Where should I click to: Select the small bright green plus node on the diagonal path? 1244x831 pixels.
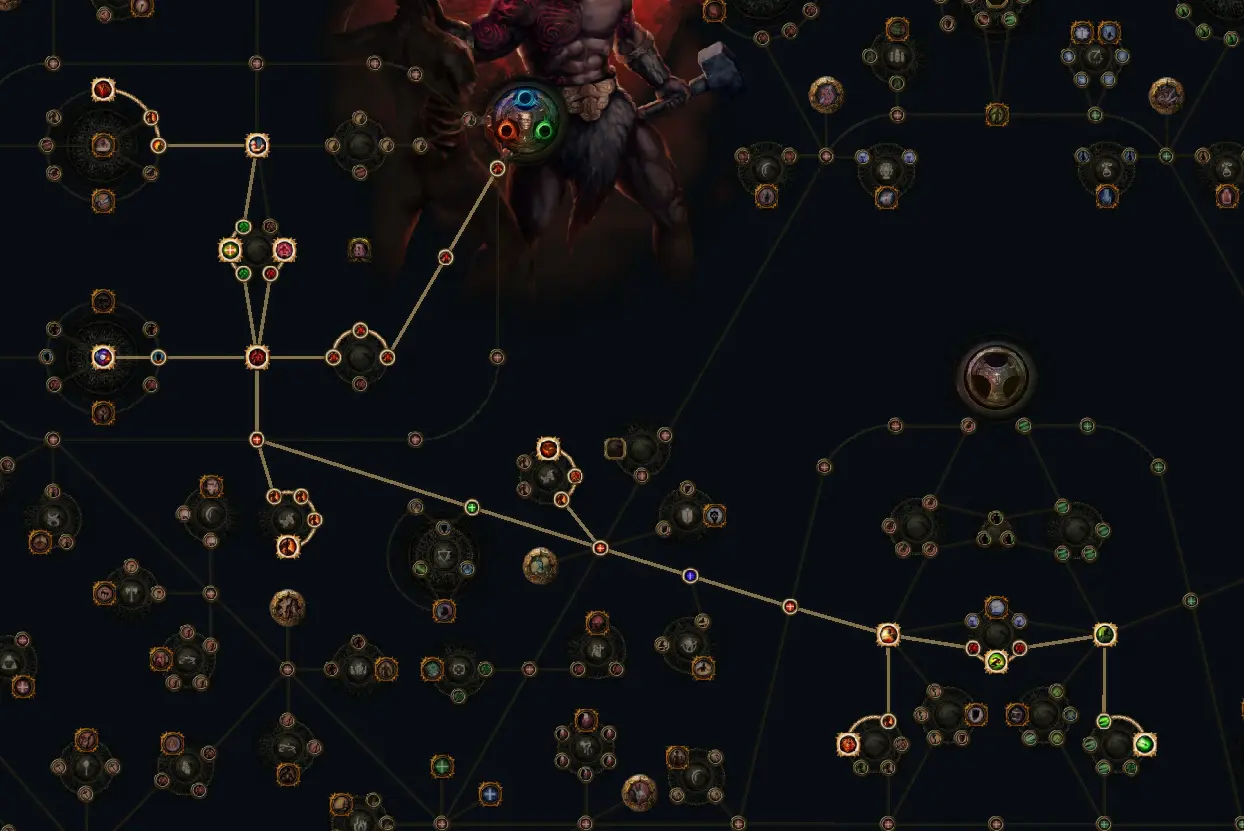(472, 508)
